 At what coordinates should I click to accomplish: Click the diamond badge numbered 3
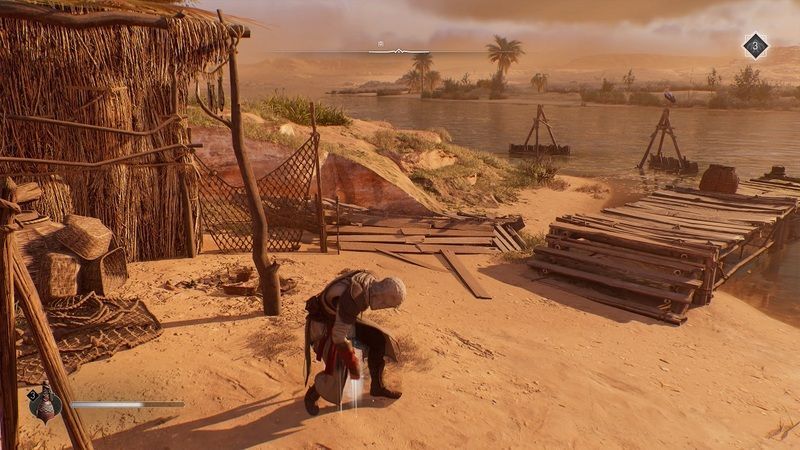coord(755,46)
